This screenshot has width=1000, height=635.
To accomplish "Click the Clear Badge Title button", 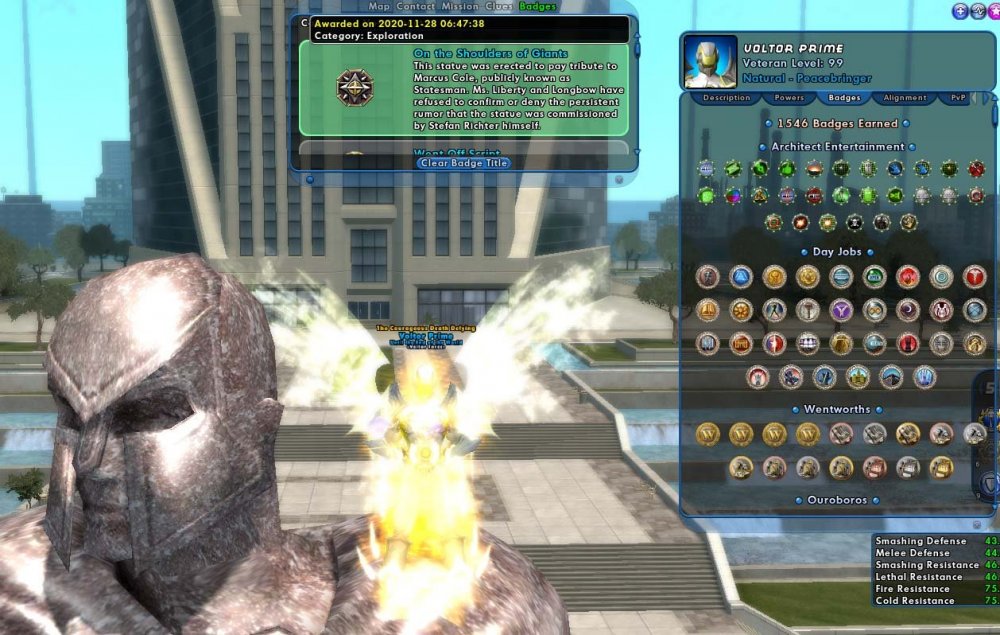I will [x=464, y=163].
